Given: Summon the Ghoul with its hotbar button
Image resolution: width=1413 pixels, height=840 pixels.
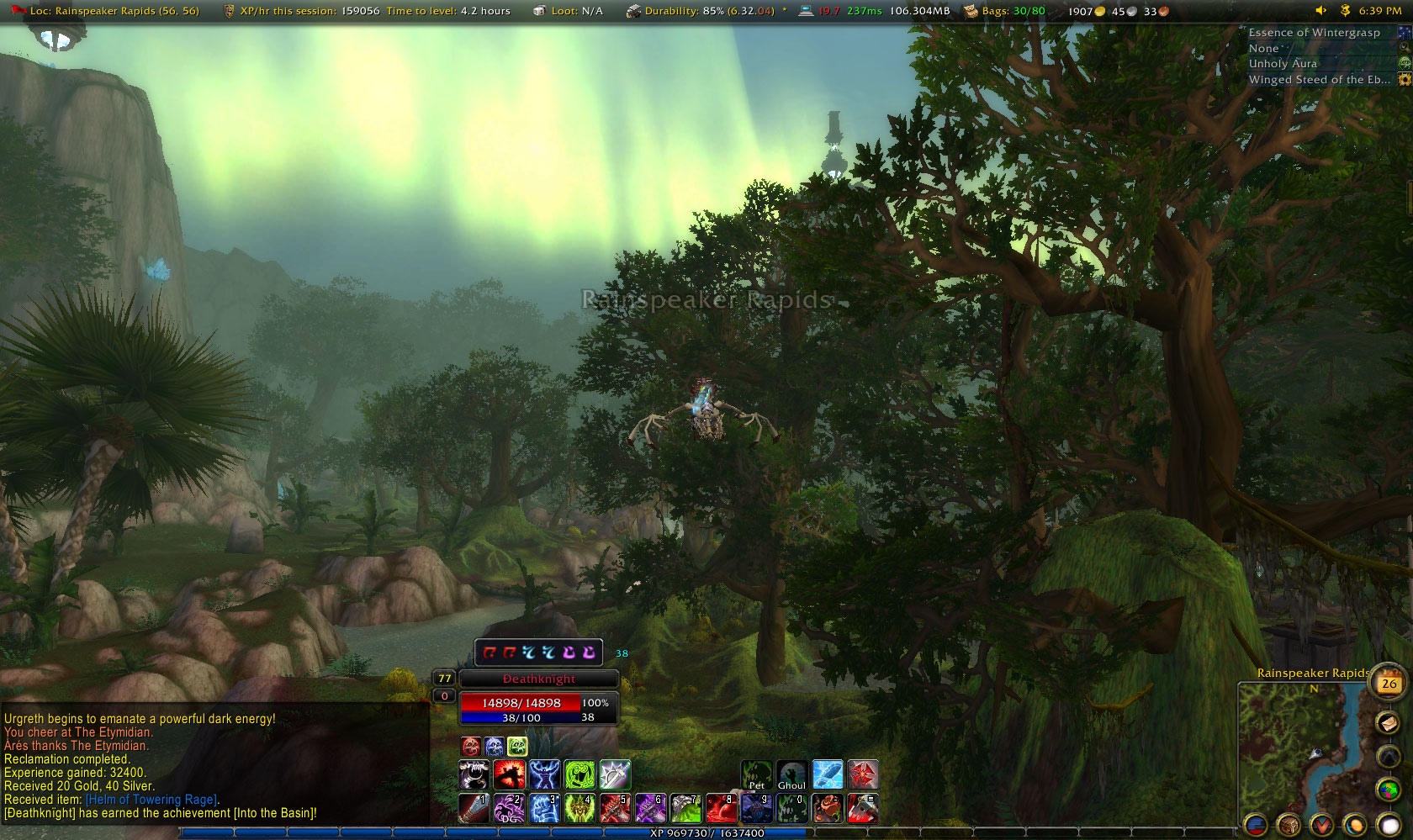Looking at the screenshot, I should tap(791, 774).
